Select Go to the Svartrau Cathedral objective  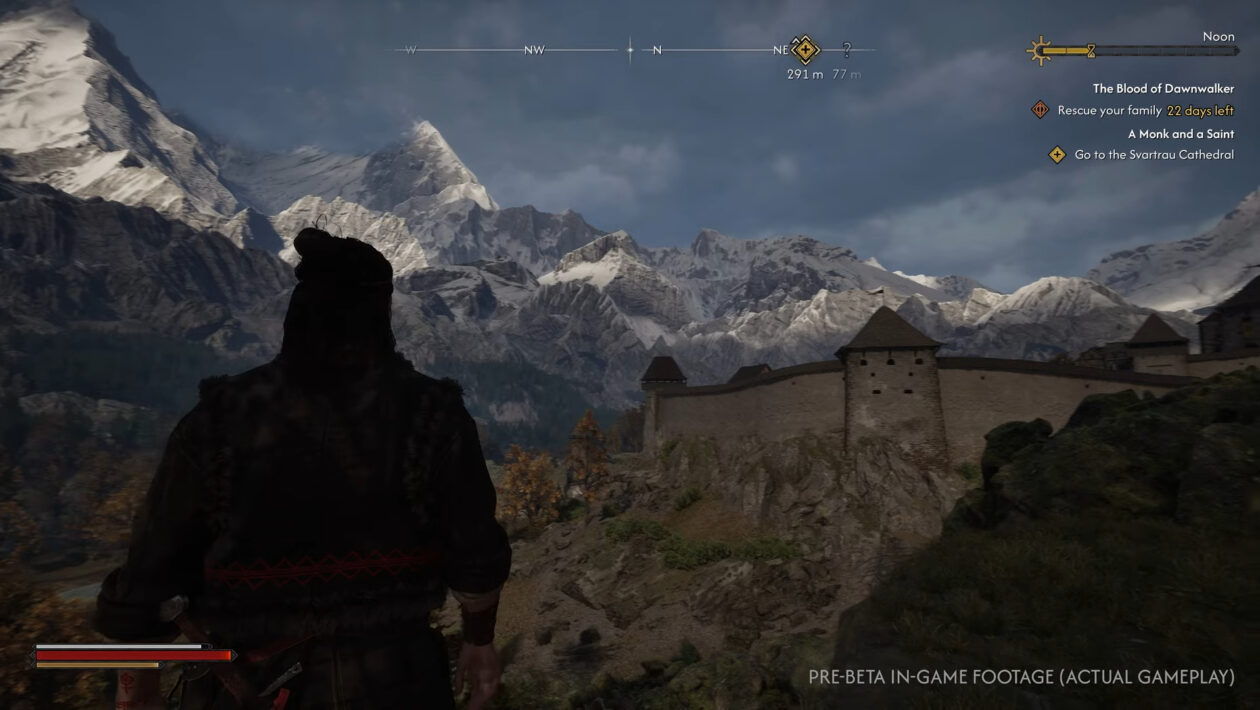pyautogui.click(x=1153, y=155)
